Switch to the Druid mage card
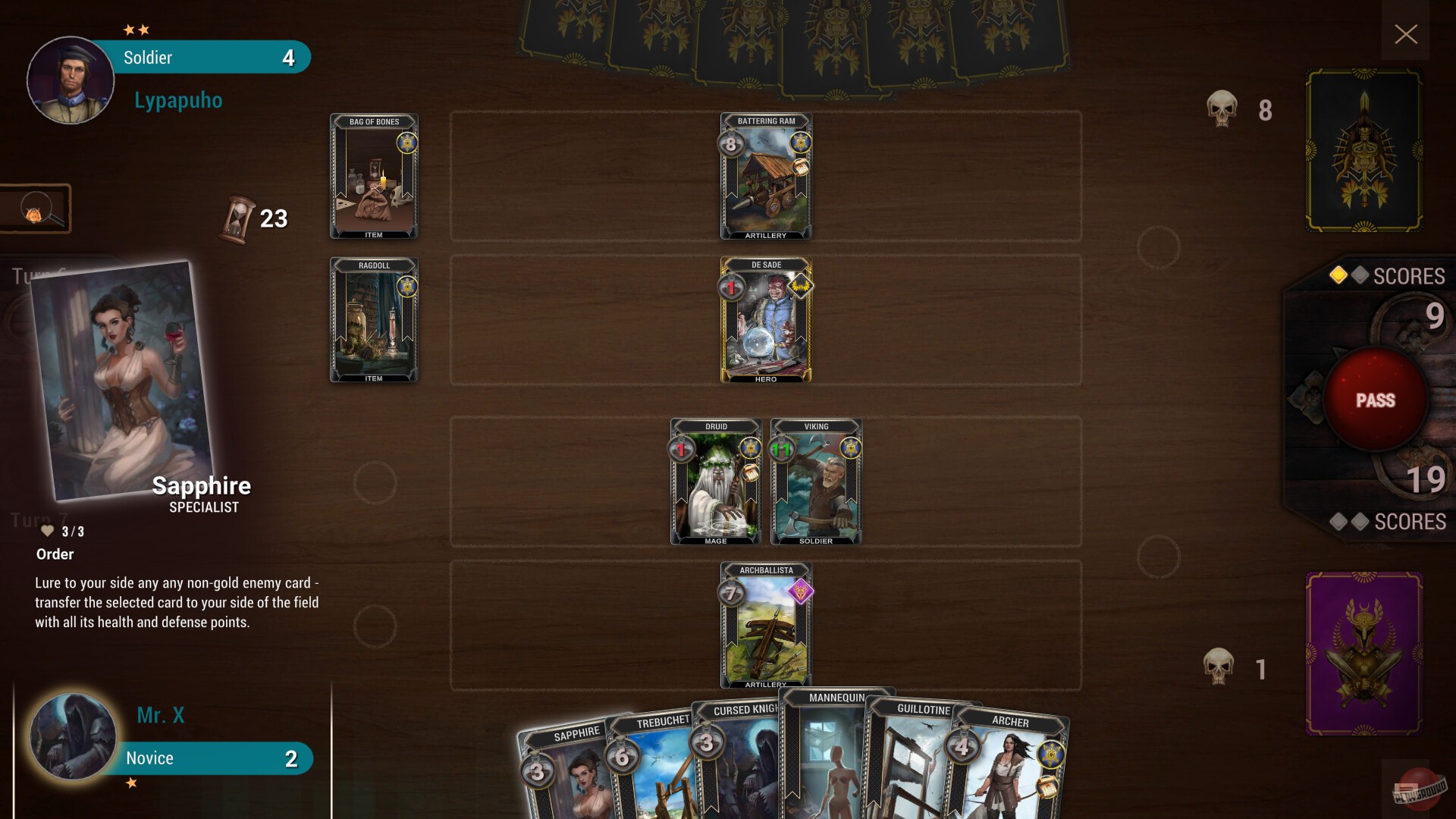 [716, 482]
